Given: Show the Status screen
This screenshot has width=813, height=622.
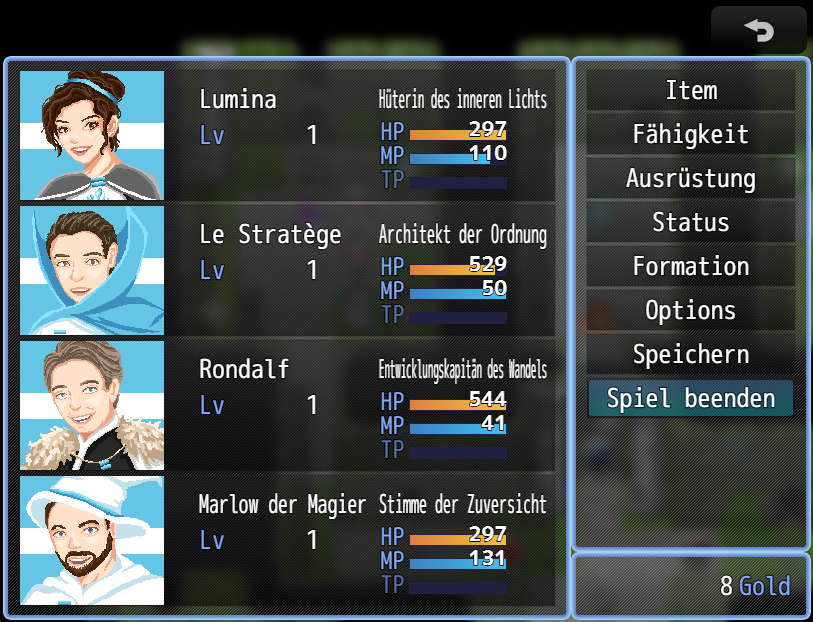Looking at the screenshot, I should (690, 223).
